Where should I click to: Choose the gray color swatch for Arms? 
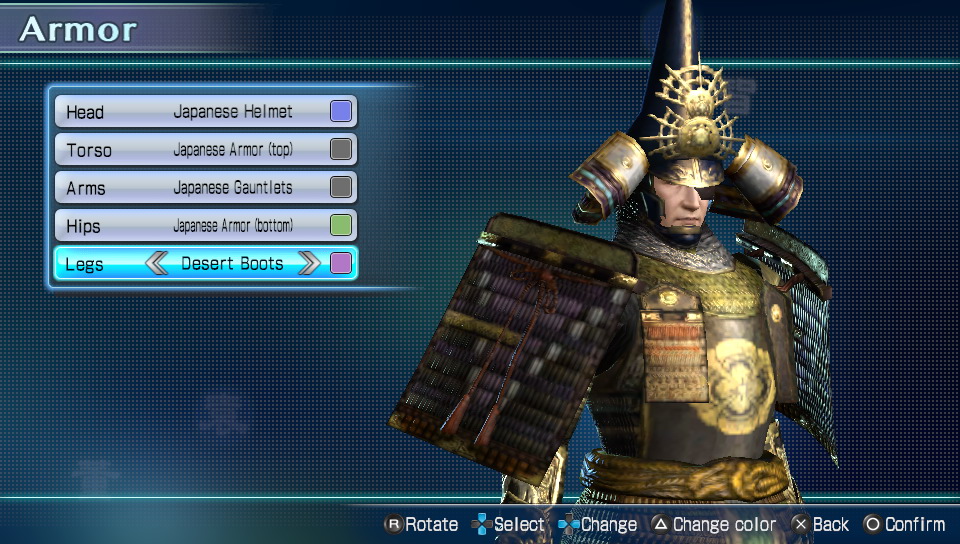coord(341,188)
